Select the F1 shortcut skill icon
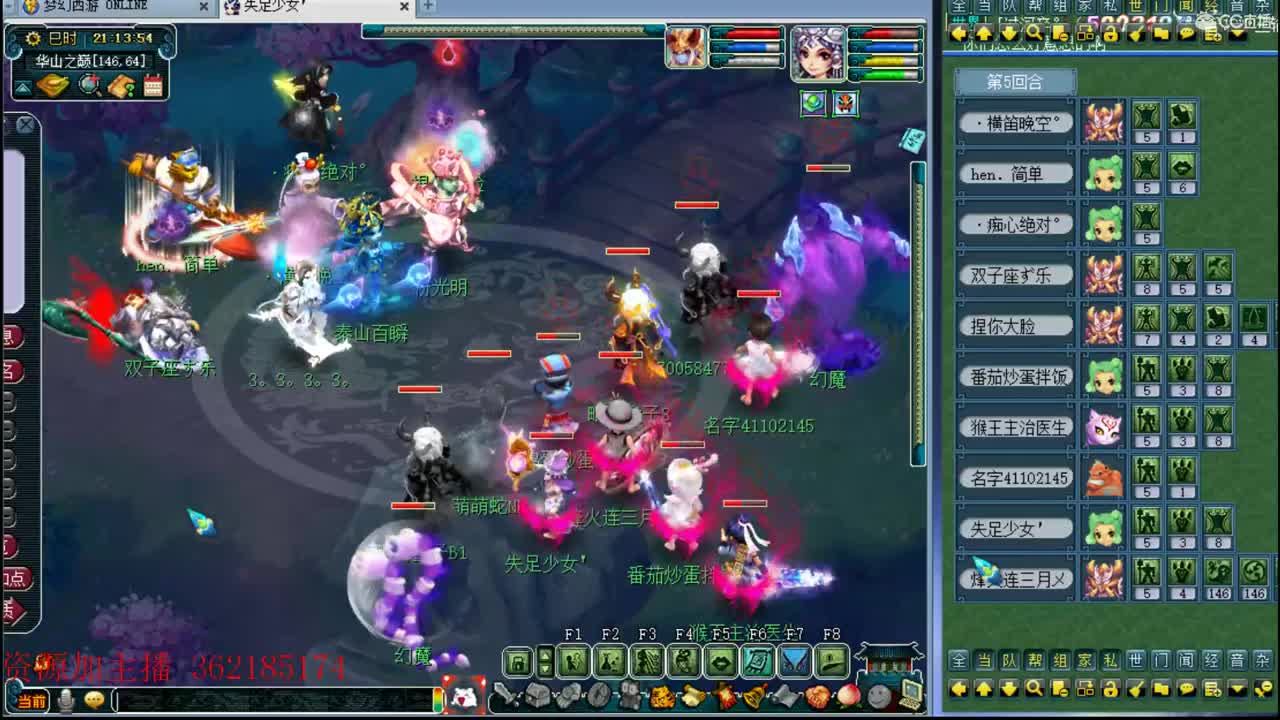Image resolution: width=1280 pixels, height=720 pixels. tap(571, 660)
